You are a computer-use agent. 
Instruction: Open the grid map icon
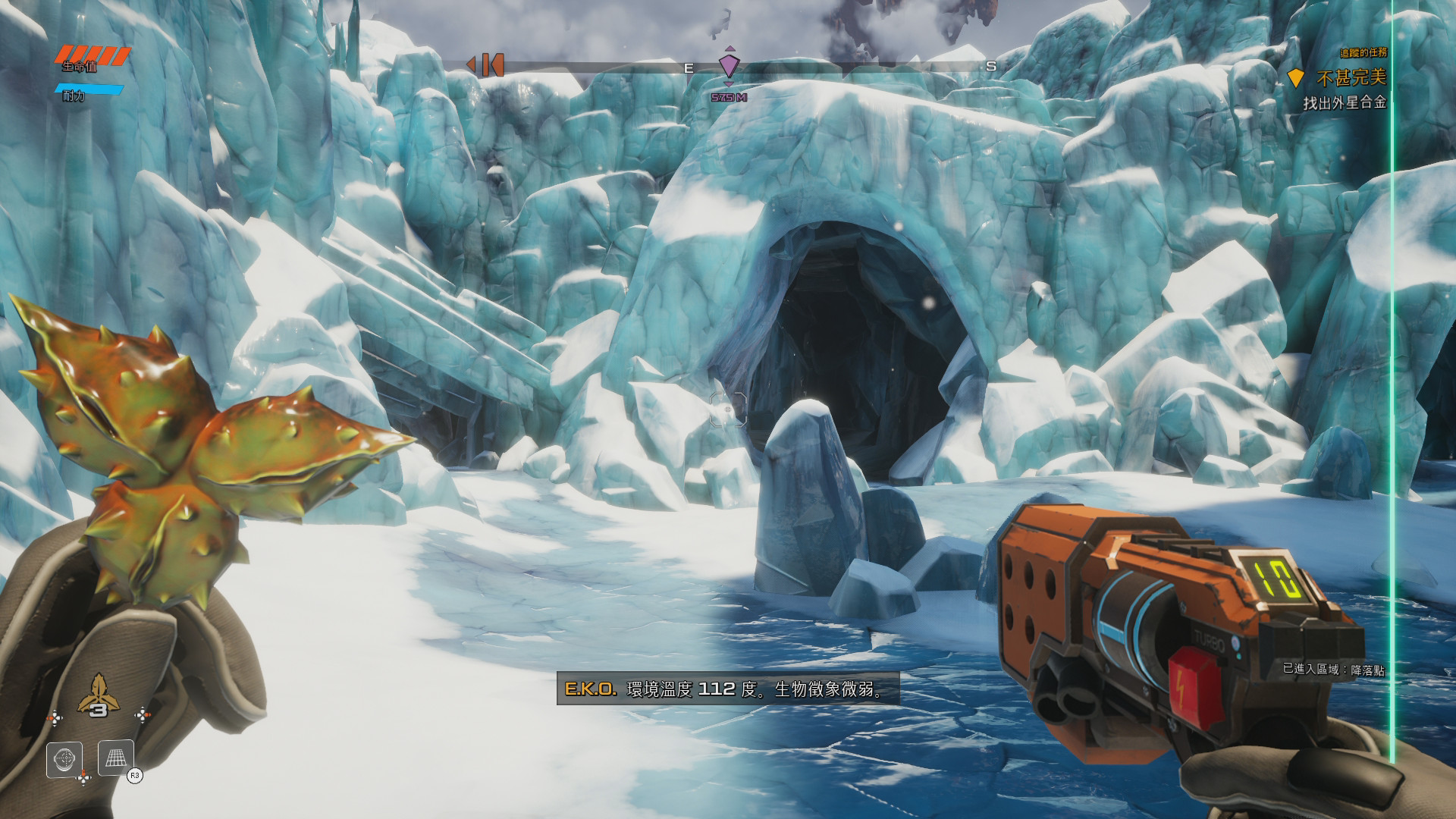pyautogui.click(x=116, y=758)
